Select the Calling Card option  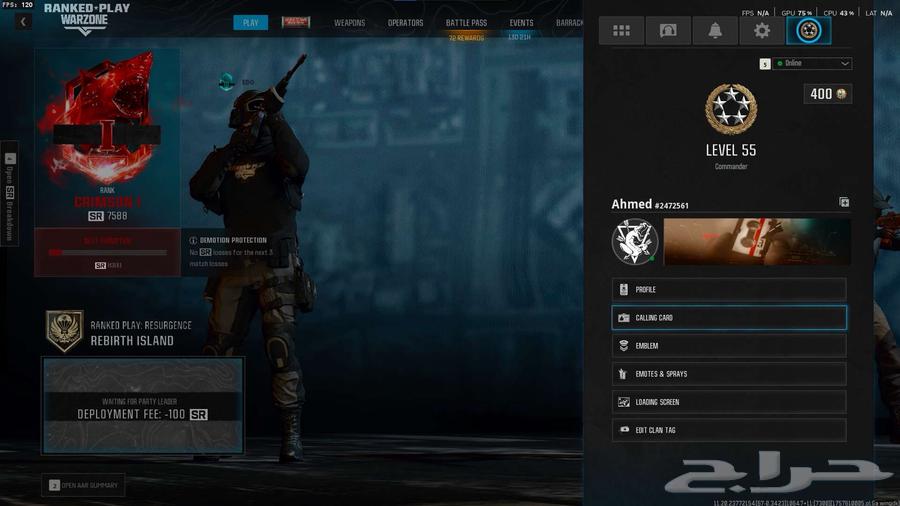[x=729, y=318]
